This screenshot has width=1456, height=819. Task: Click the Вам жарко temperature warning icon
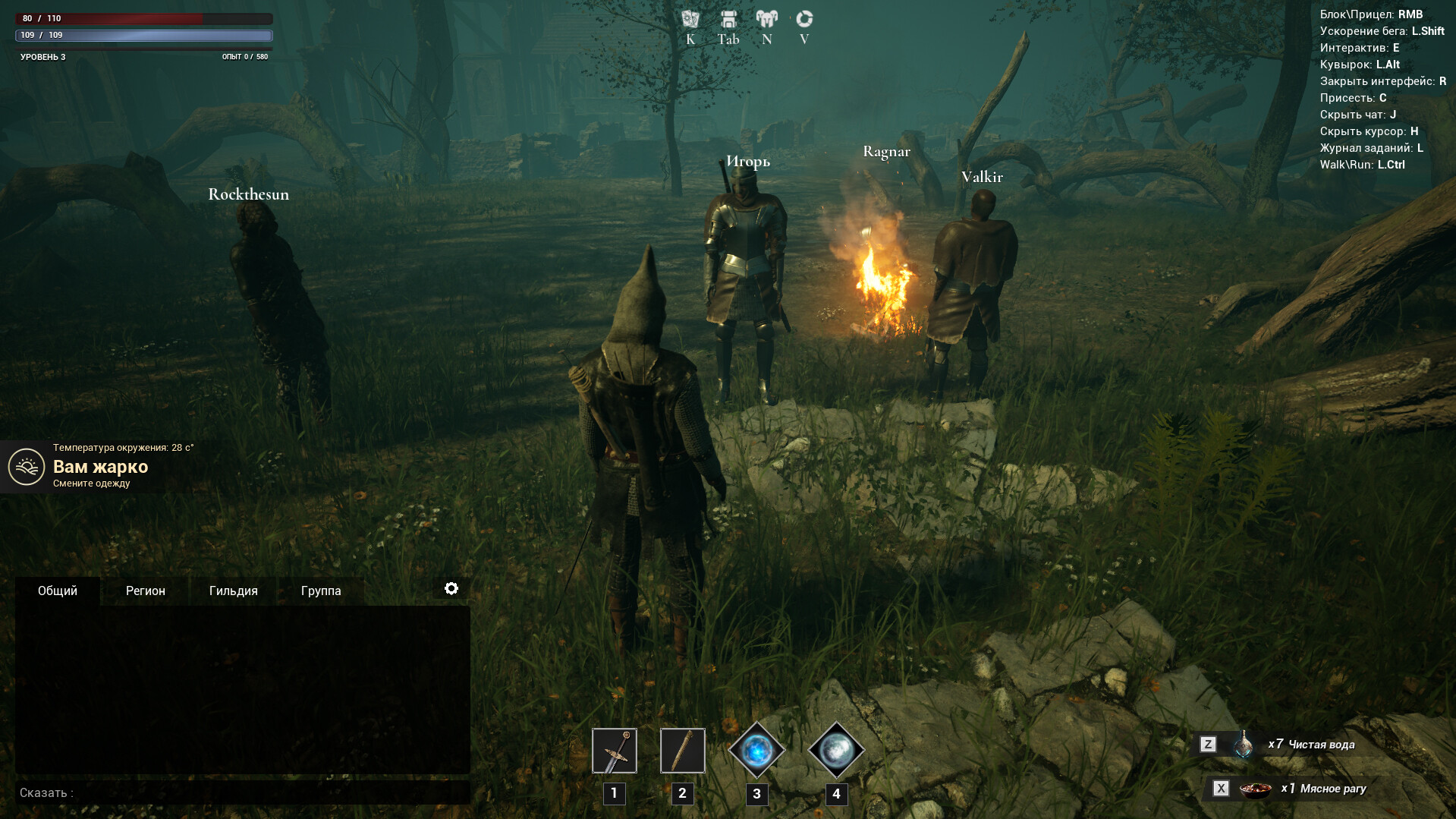pos(27,467)
